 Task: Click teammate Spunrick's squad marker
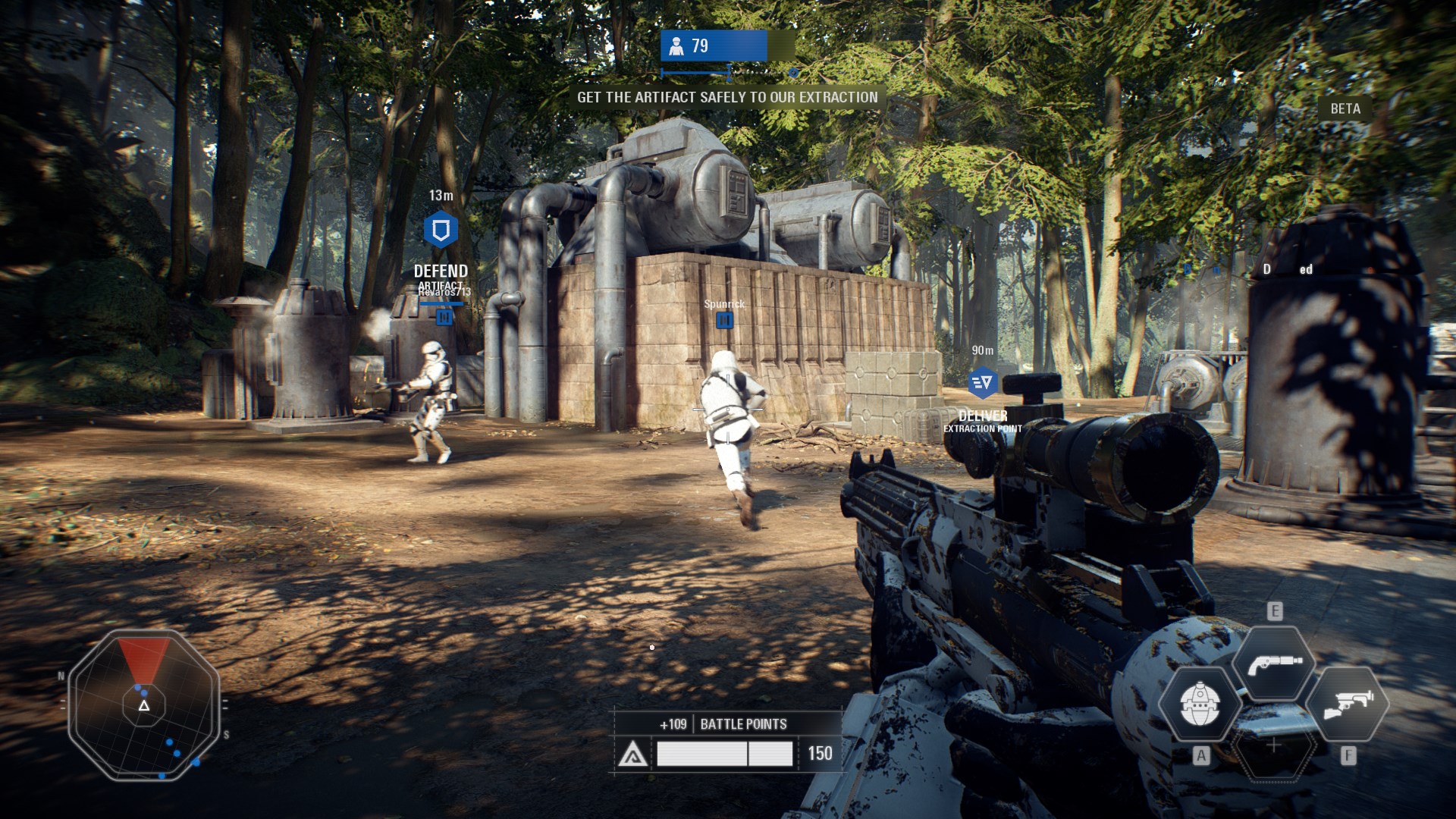[x=724, y=321]
